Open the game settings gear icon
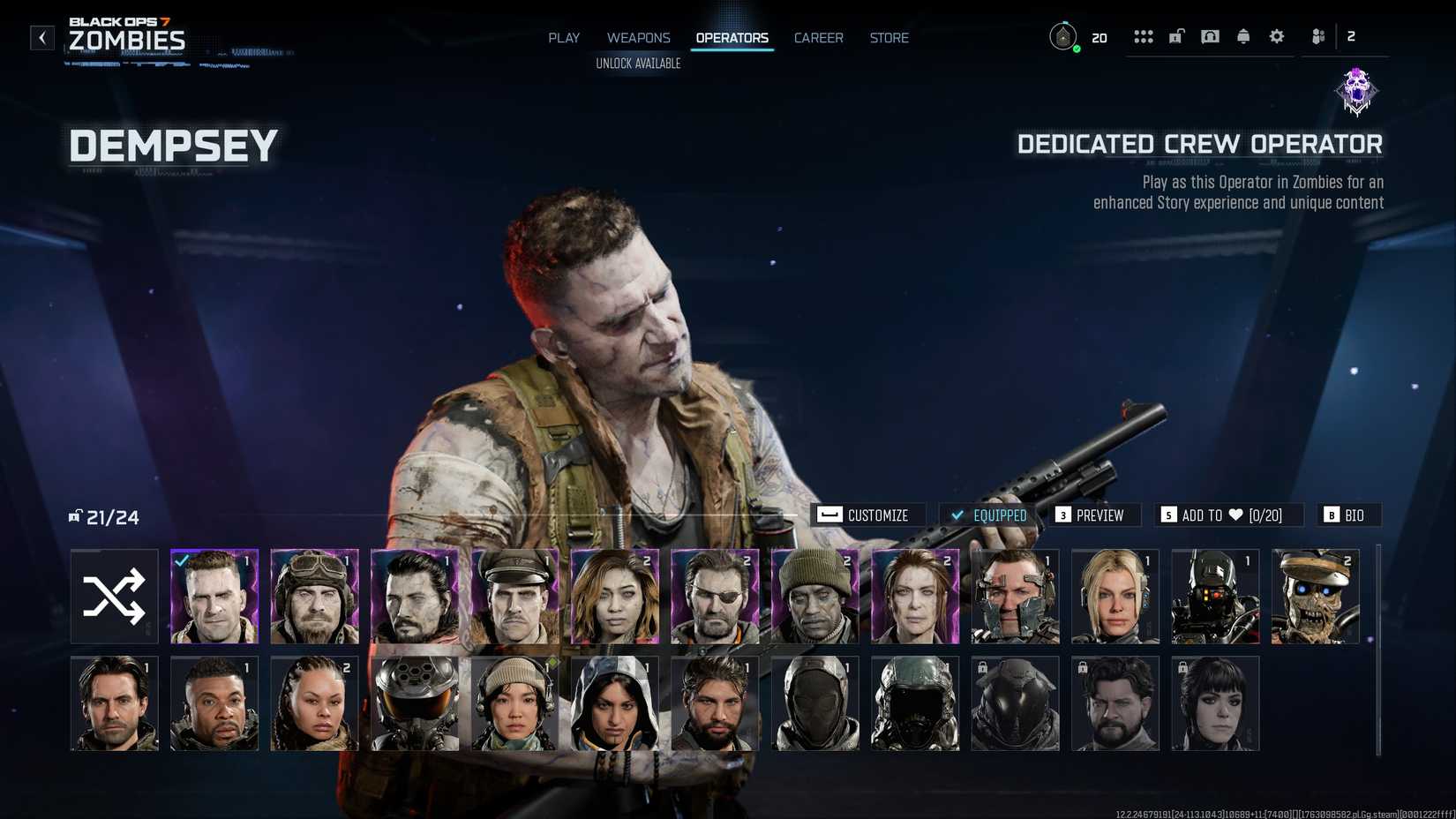Image resolution: width=1456 pixels, height=819 pixels. coord(1276,36)
